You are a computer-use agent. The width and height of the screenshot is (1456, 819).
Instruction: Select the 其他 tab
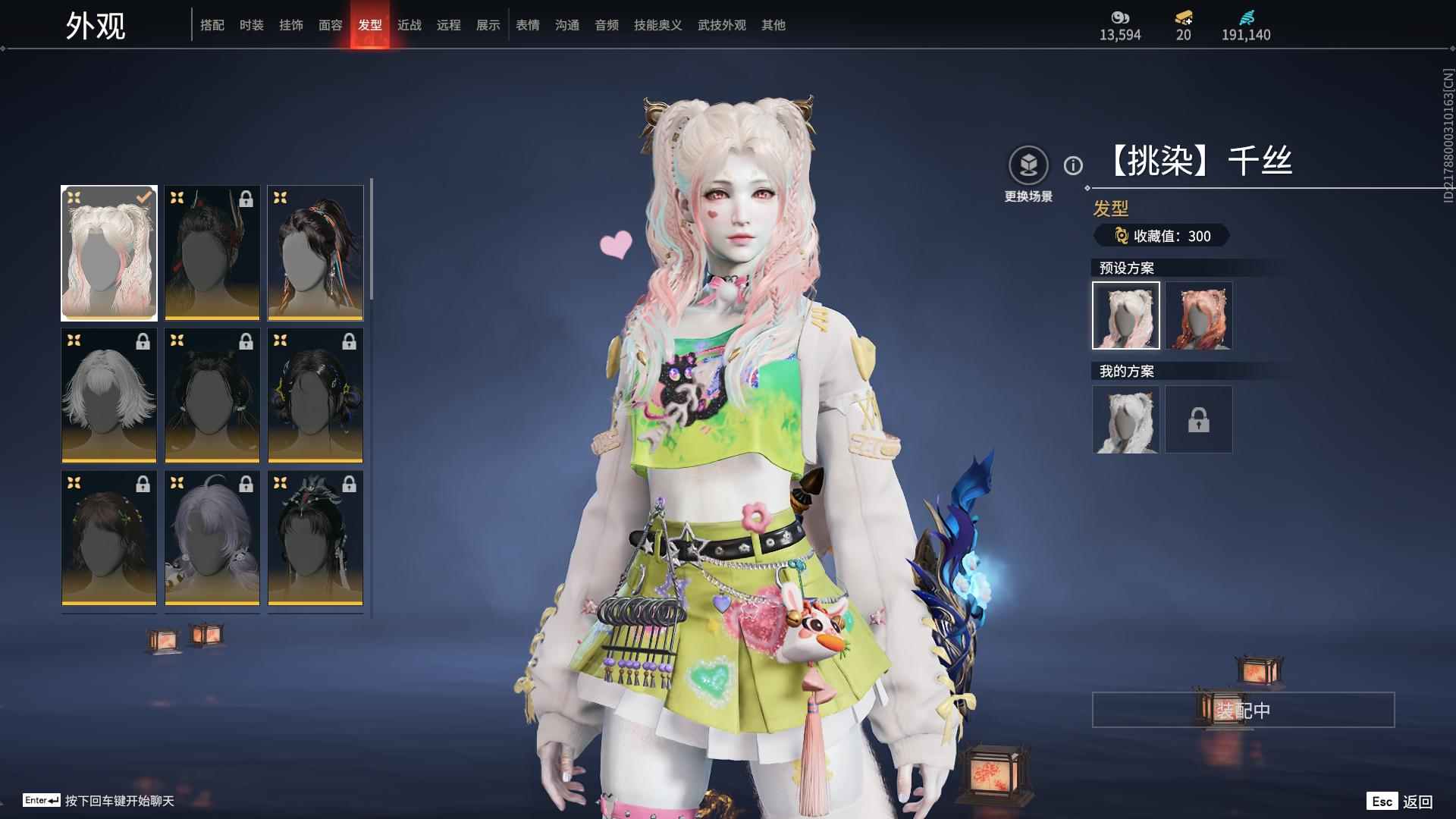(773, 25)
